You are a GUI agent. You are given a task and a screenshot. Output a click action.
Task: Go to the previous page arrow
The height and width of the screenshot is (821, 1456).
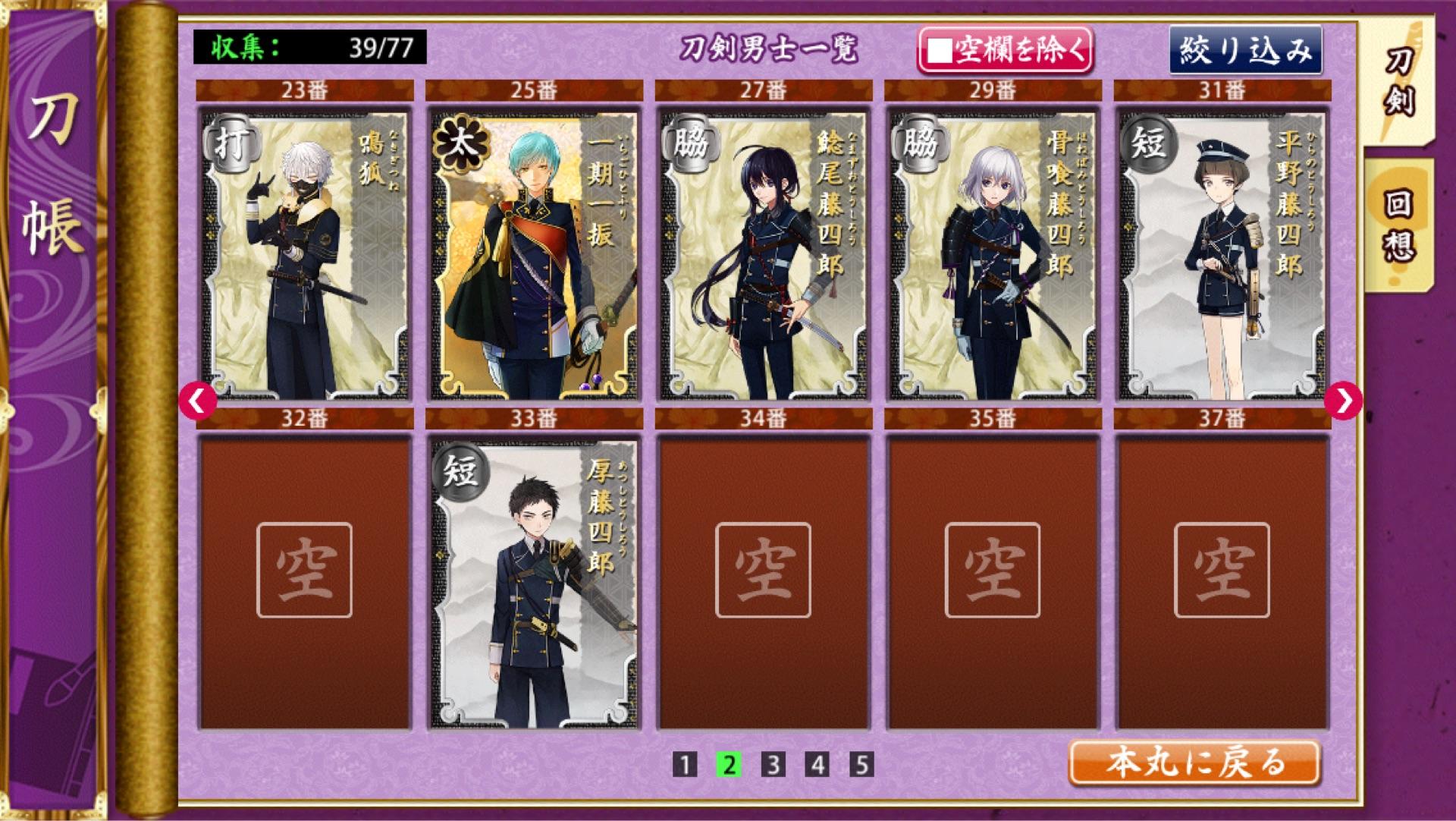pyautogui.click(x=197, y=401)
